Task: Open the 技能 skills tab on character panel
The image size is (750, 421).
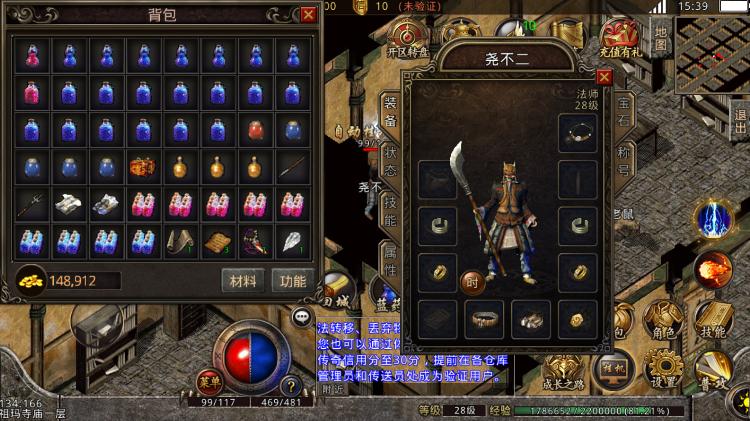Action: click(390, 211)
